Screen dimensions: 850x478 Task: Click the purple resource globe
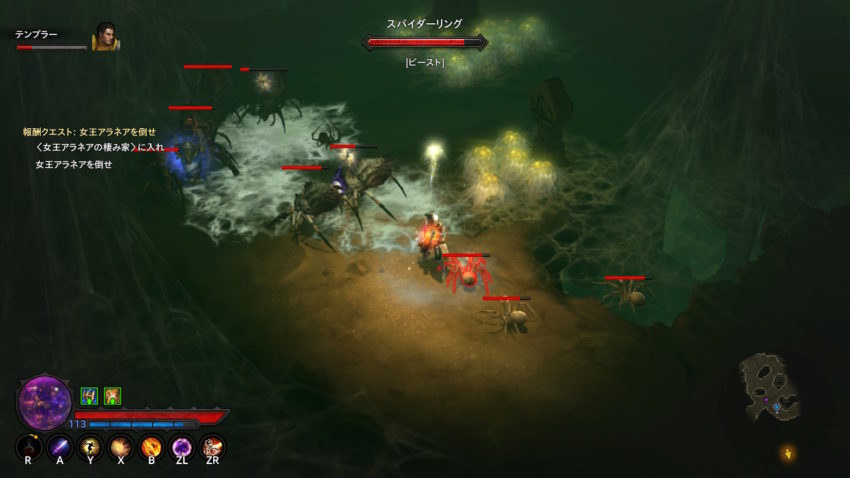(x=45, y=402)
